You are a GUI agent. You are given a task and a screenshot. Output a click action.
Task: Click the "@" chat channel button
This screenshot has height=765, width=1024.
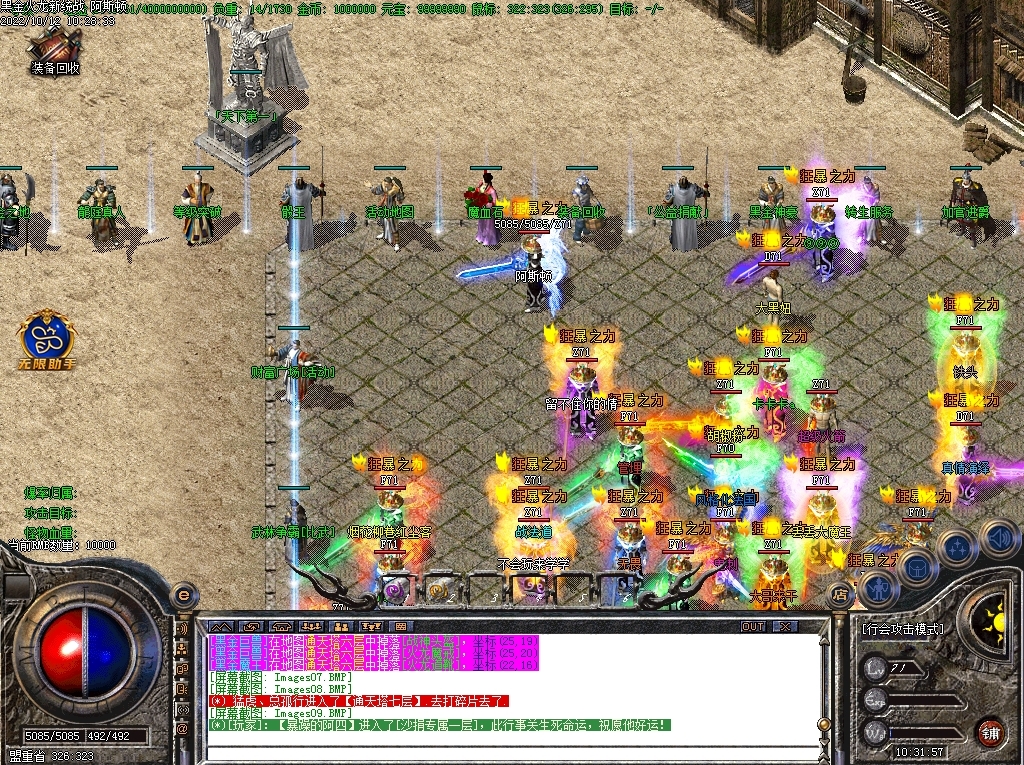(182, 728)
